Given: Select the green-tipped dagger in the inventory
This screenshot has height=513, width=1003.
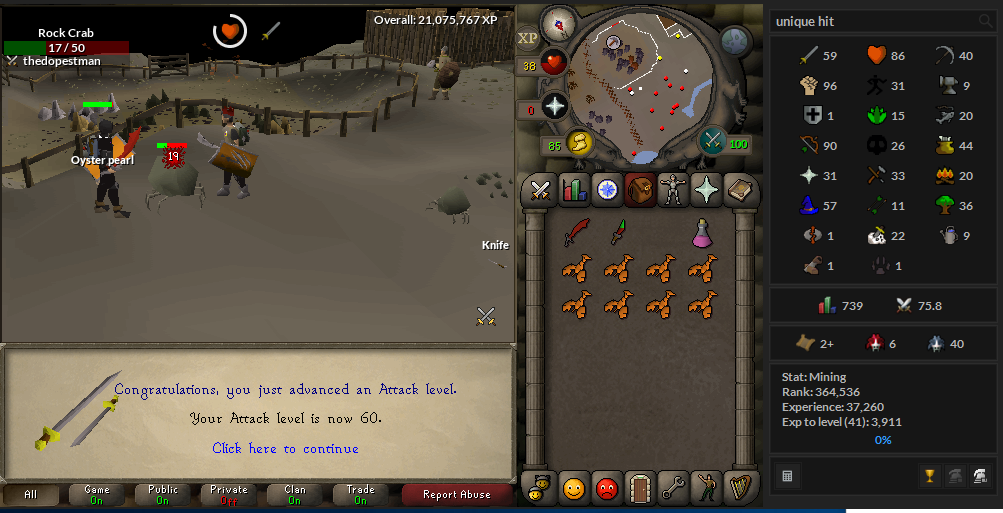Looking at the screenshot, I should 619,232.
